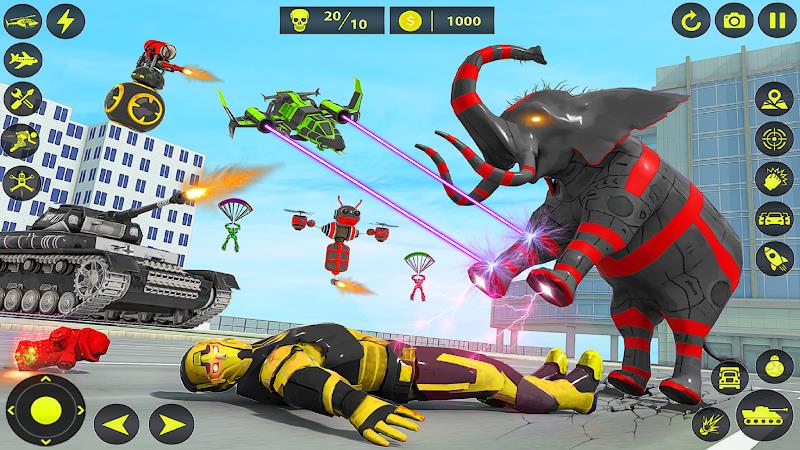Screen dimensions: 800x450
Task: Select the helicopter transformation icon
Action: pyautogui.click(x=20, y=20)
